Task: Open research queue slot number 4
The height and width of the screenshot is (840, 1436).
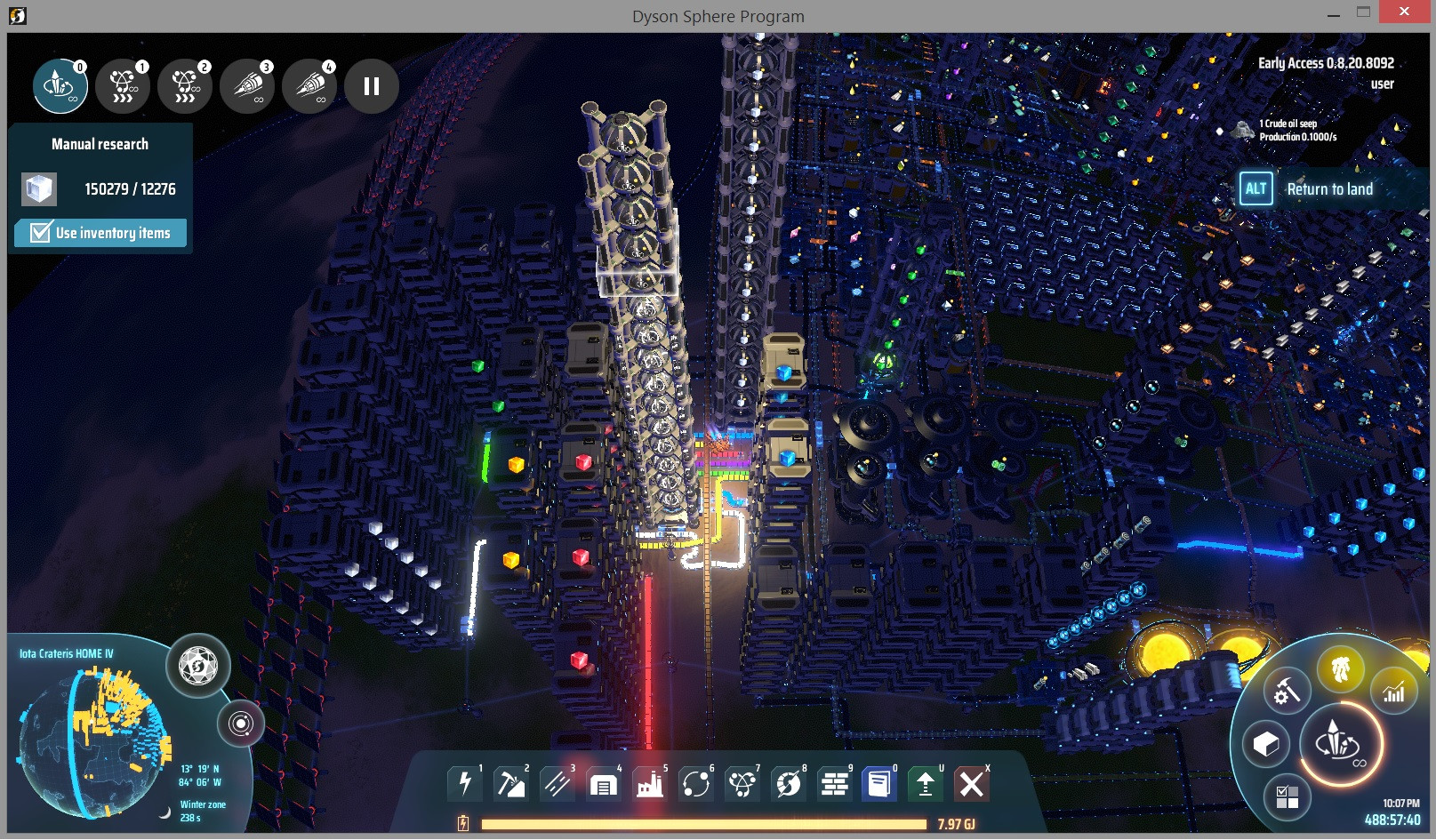Action: coord(309,85)
